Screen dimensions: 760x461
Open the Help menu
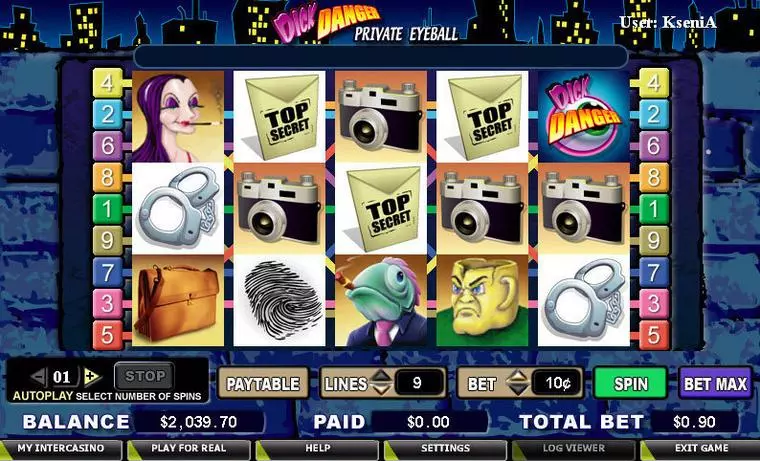317,449
